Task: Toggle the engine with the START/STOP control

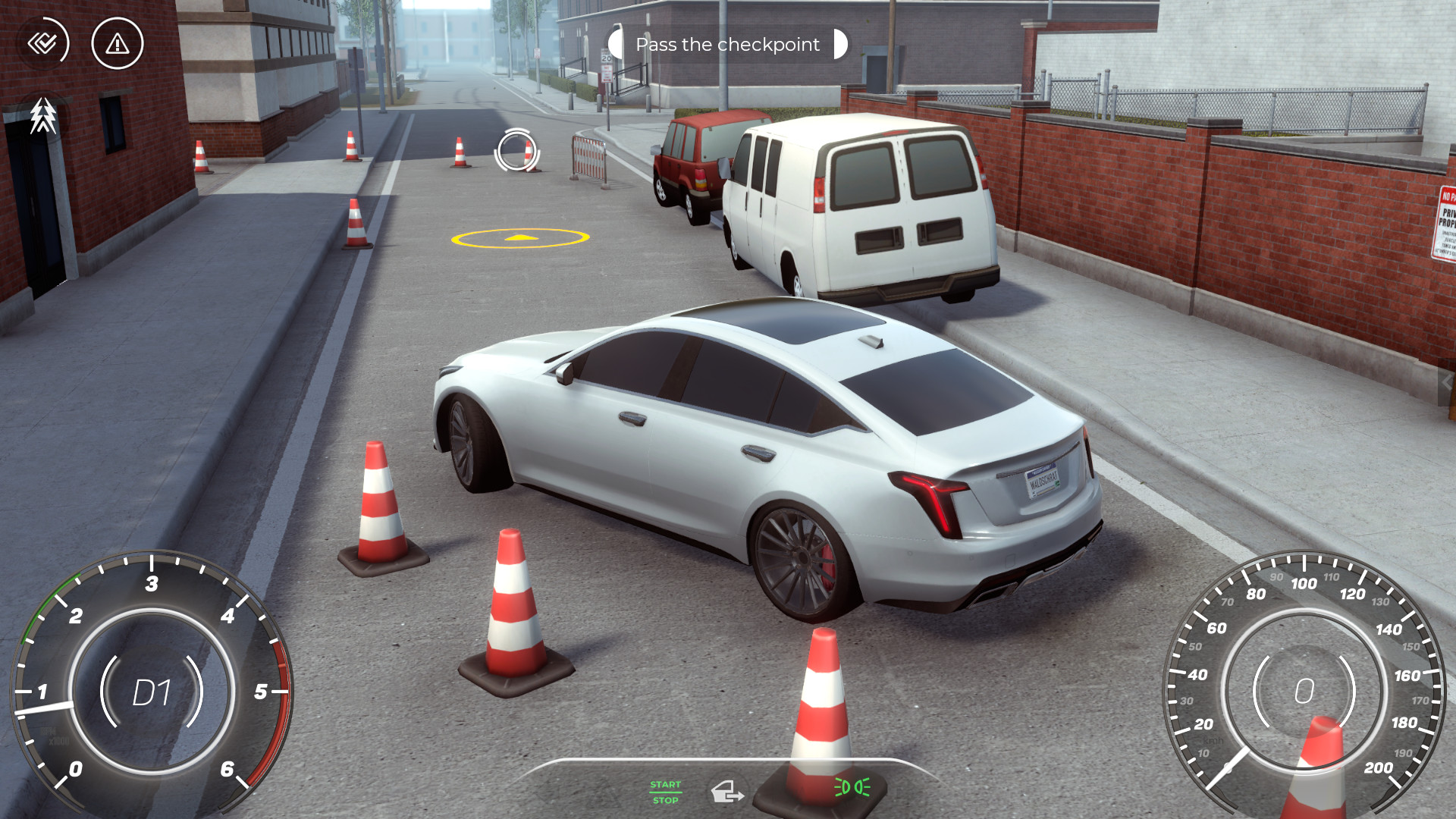Action: point(665,792)
